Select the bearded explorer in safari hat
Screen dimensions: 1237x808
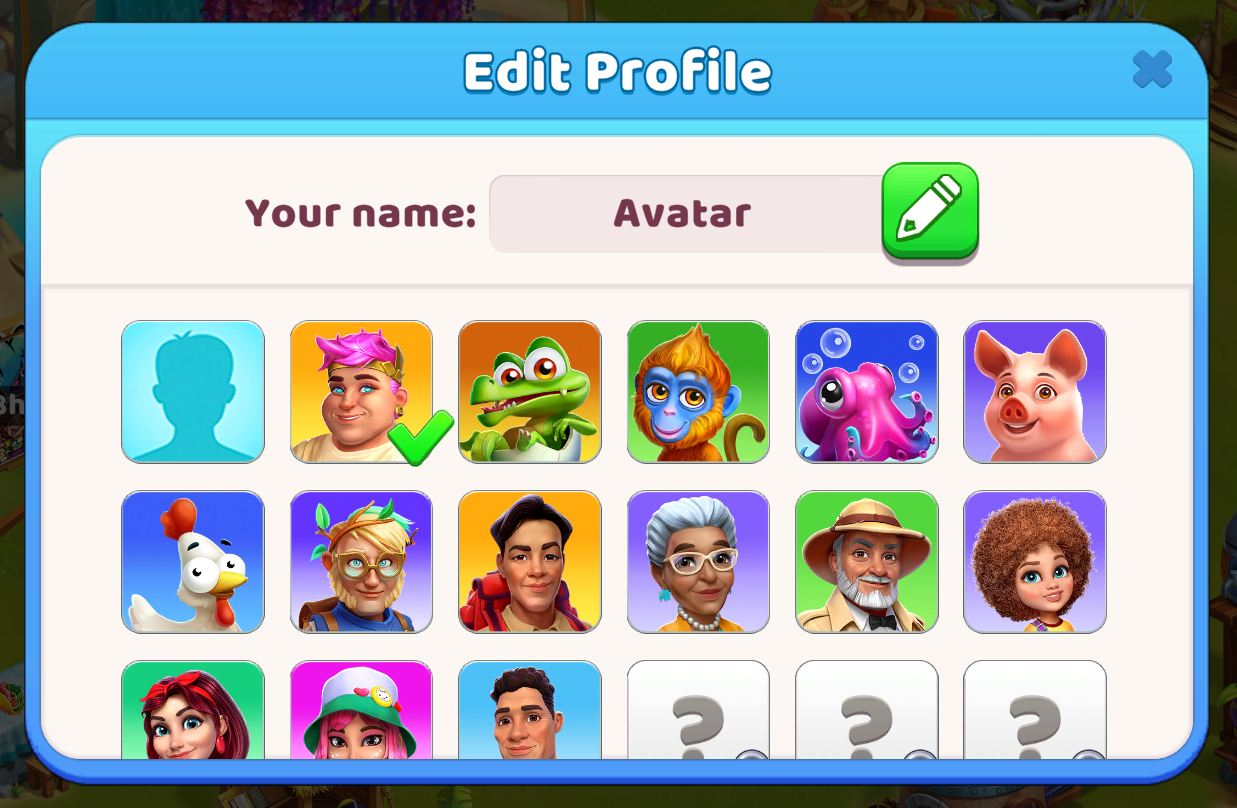point(867,562)
